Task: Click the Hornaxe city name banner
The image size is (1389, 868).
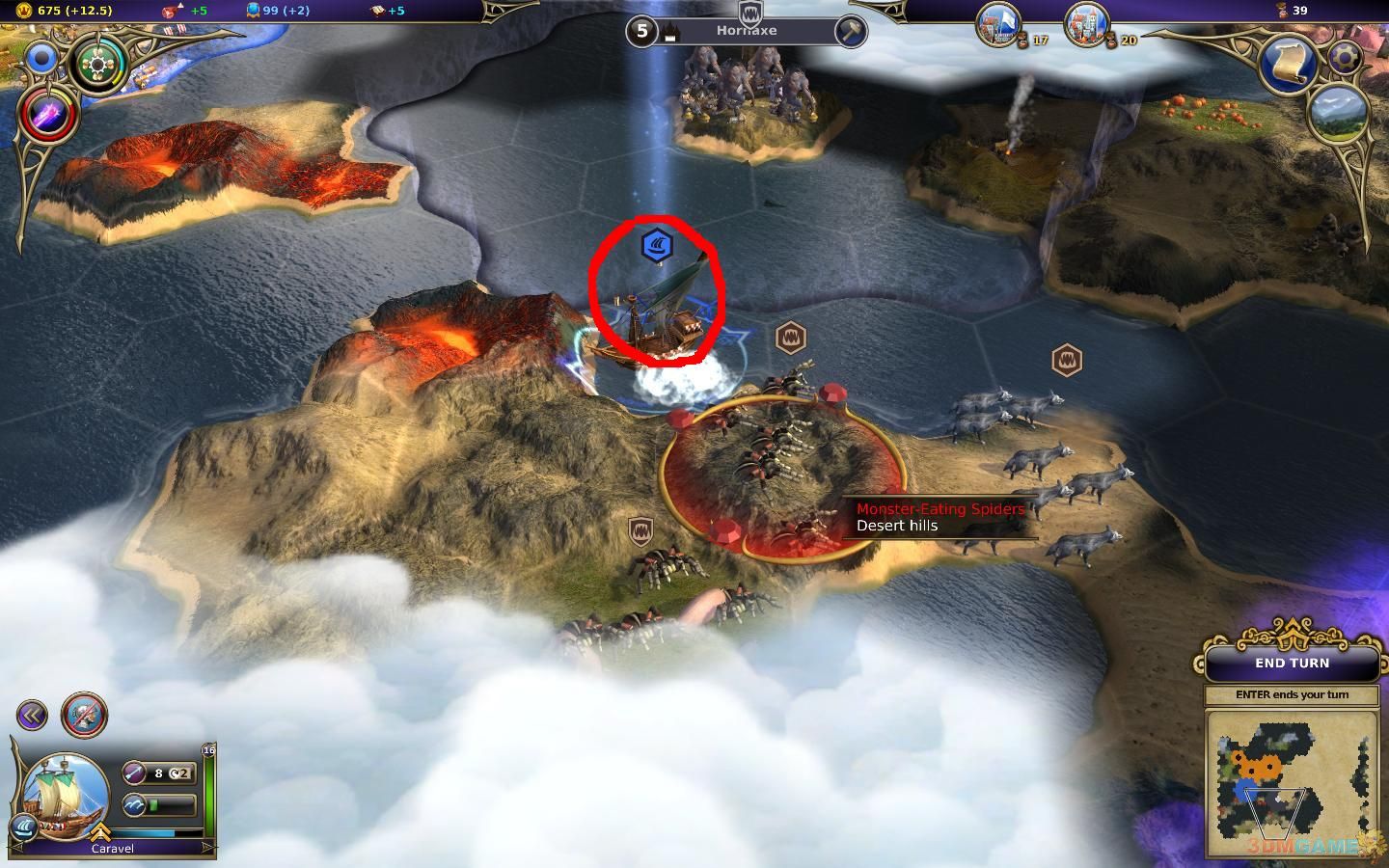Action: [746, 31]
